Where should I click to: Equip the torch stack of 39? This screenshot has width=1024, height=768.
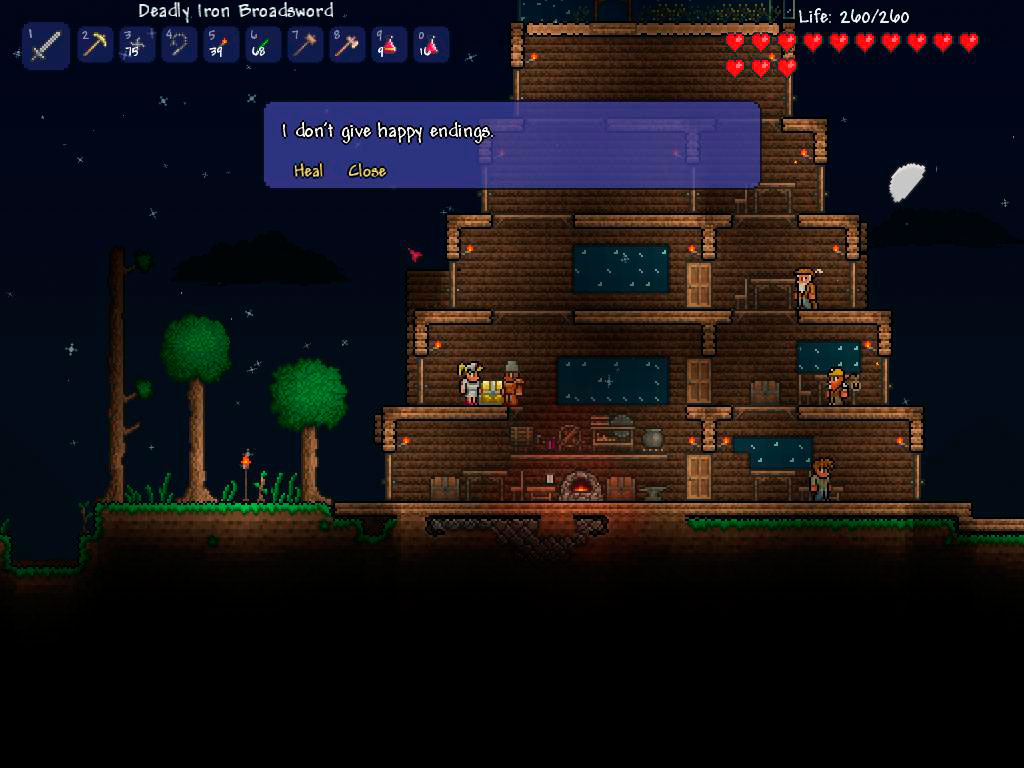pyautogui.click(x=221, y=45)
